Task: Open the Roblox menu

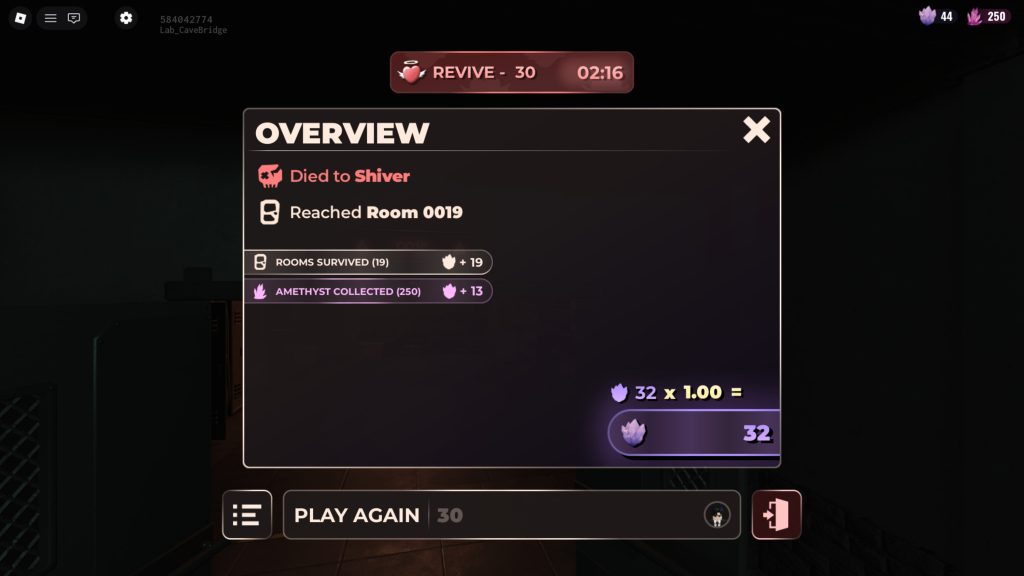Action: 20,18
